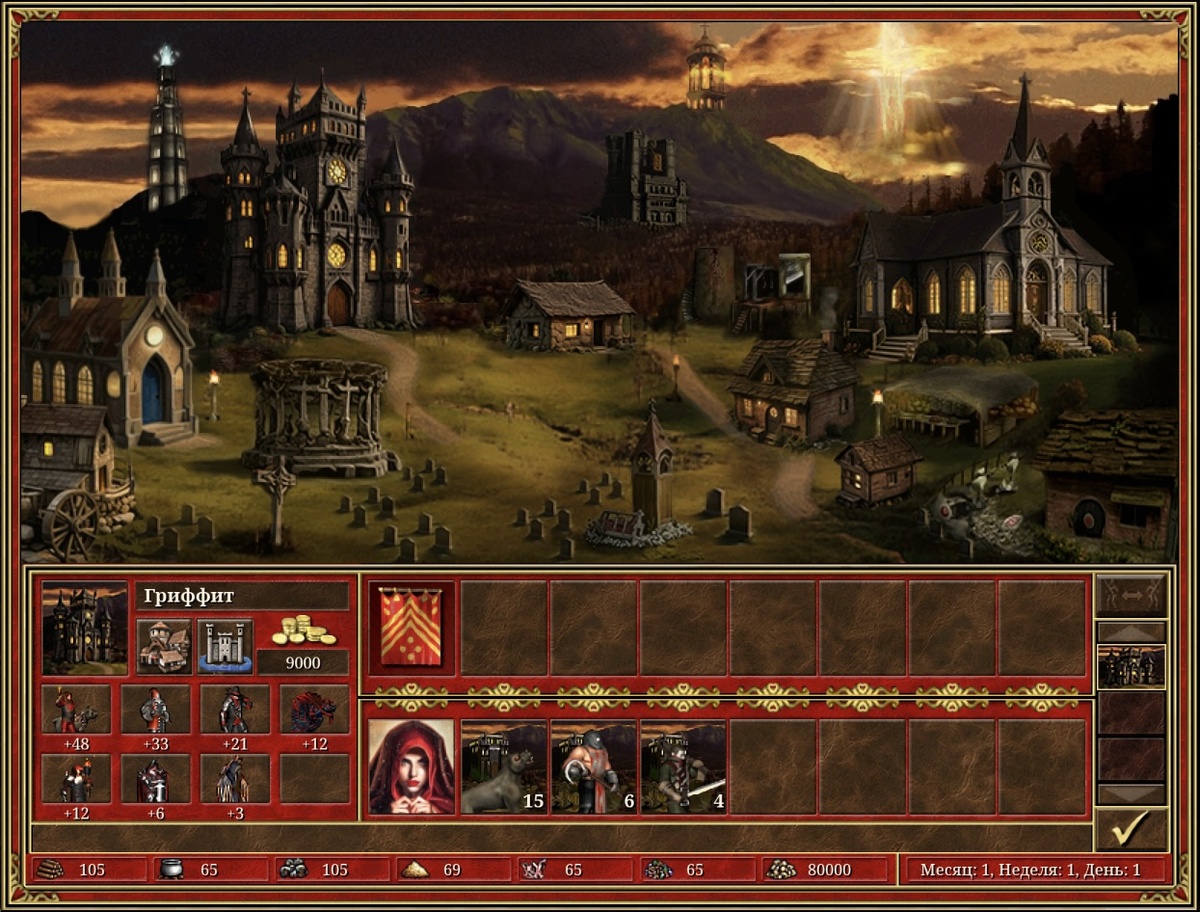
Task: Open the village hall building icon
Action: coord(164,646)
